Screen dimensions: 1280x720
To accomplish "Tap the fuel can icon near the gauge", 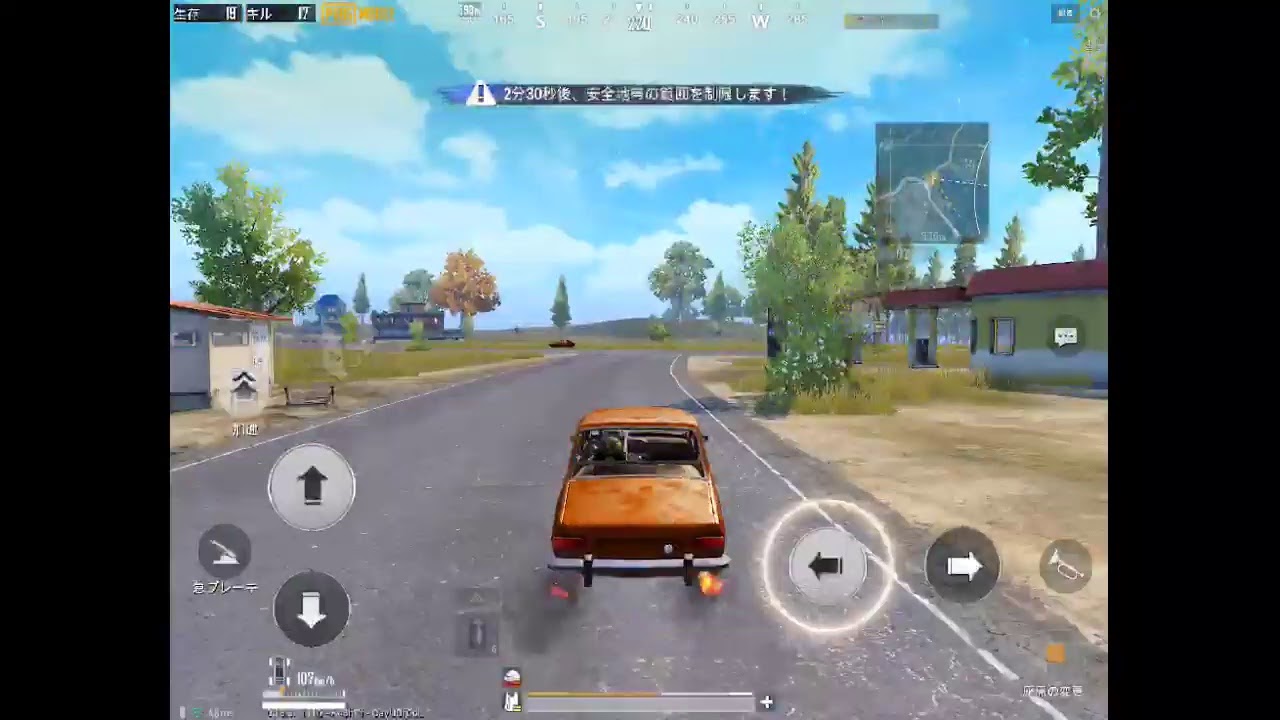I will (x=513, y=701).
